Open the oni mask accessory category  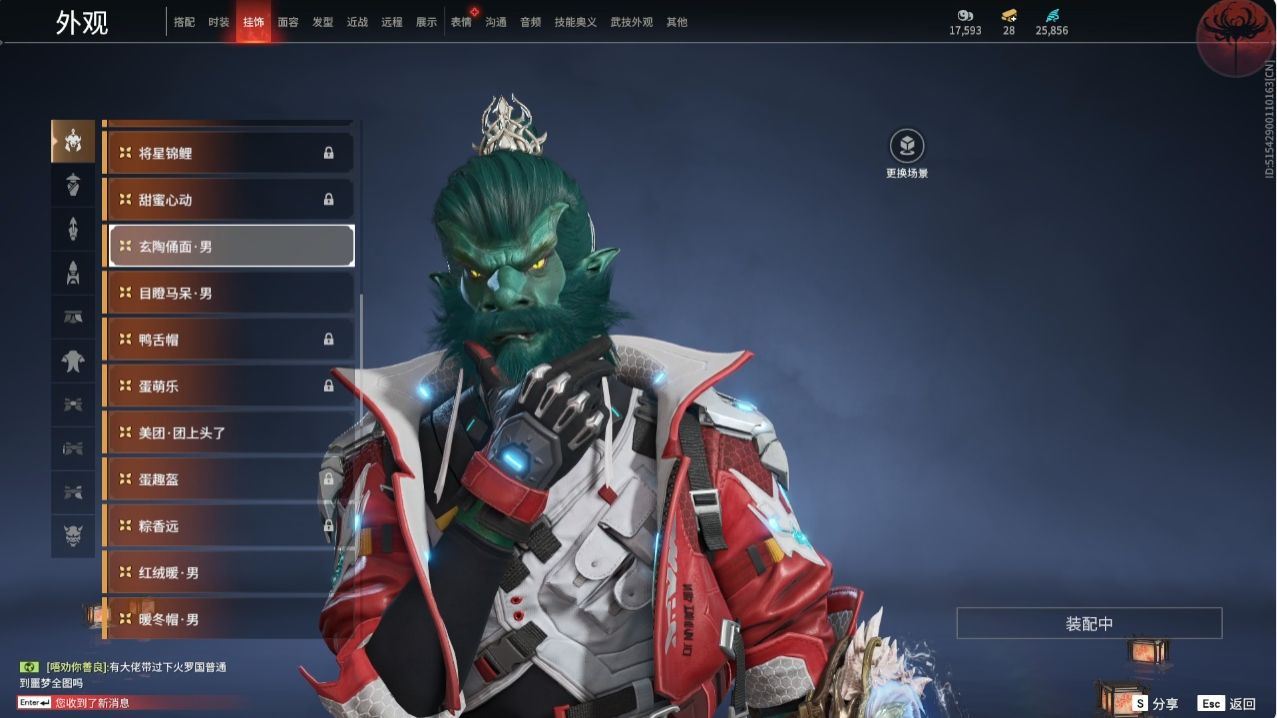[73, 535]
